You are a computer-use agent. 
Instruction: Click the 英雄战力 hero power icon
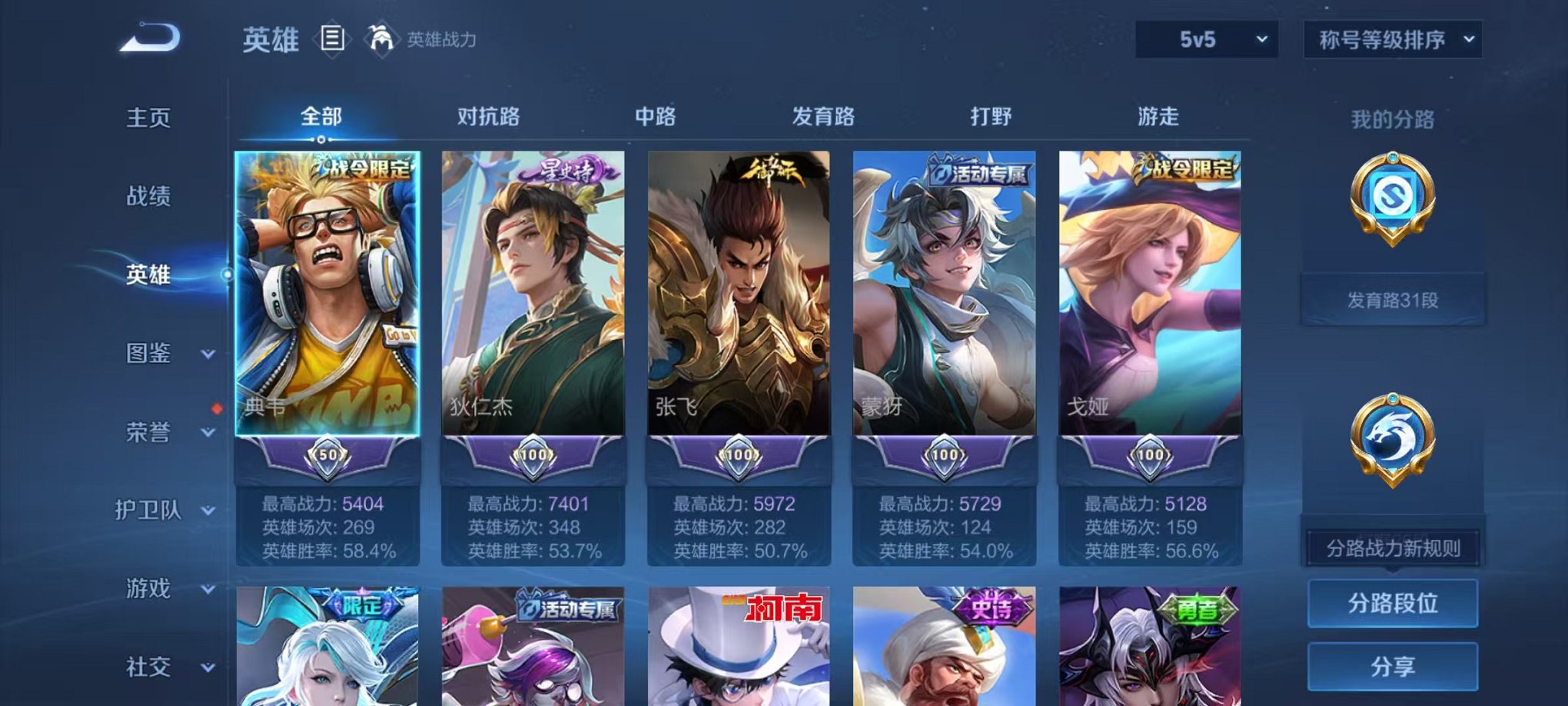(382, 38)
